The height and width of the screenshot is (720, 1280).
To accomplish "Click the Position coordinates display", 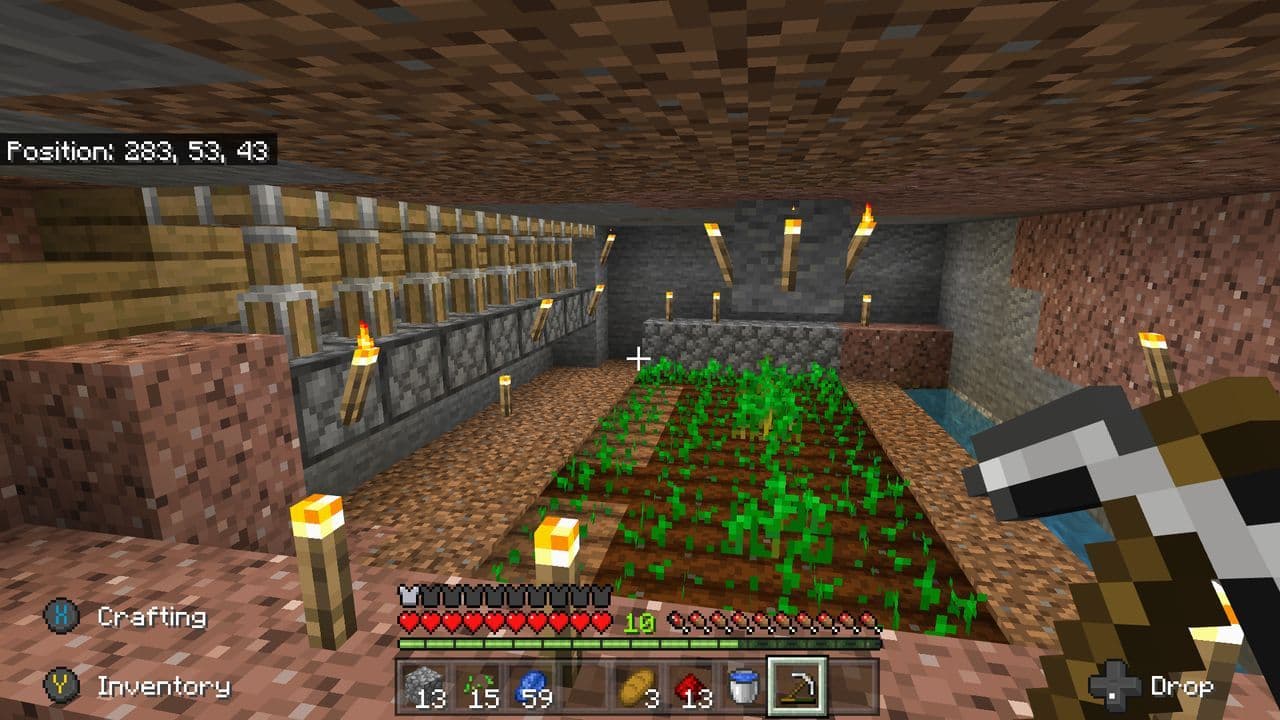I will click(x=140, y=153).
